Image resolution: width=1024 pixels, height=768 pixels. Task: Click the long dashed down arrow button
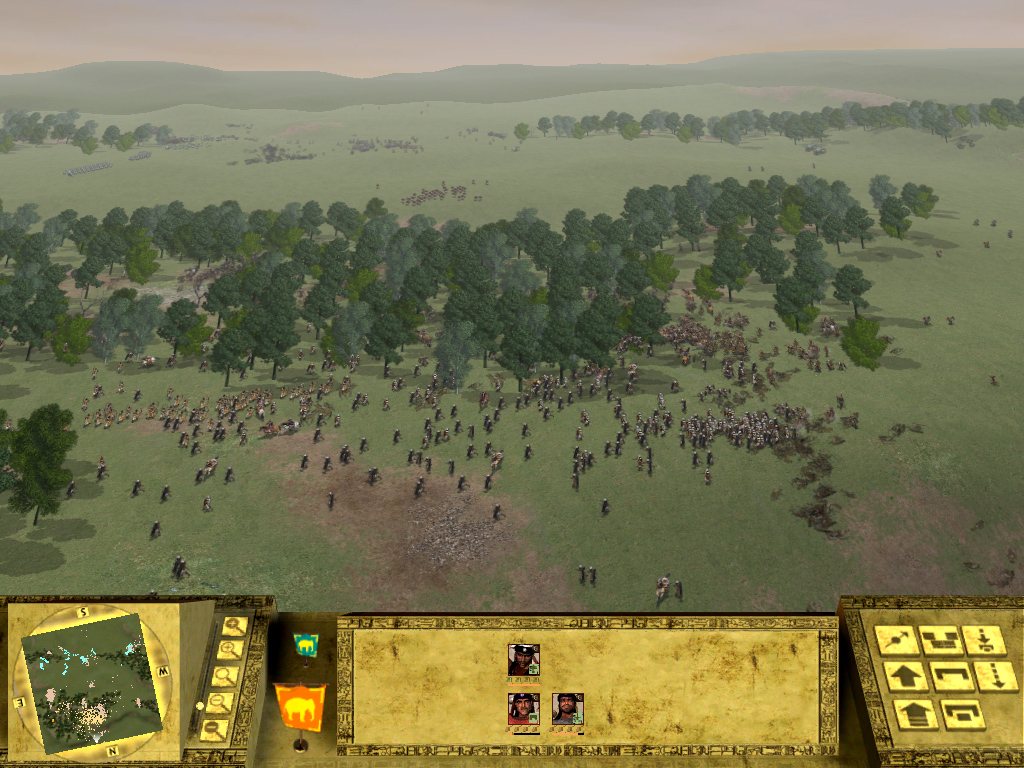click(996, 677)
